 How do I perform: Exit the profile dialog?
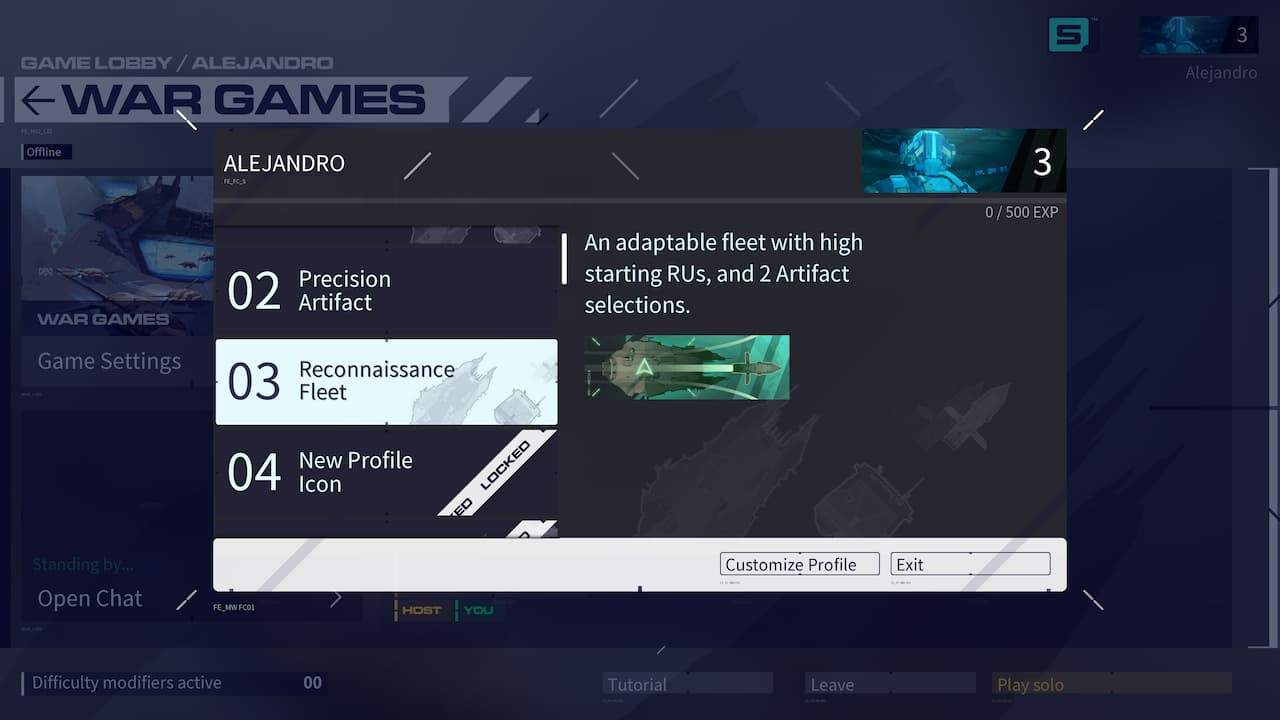(968, 564)
